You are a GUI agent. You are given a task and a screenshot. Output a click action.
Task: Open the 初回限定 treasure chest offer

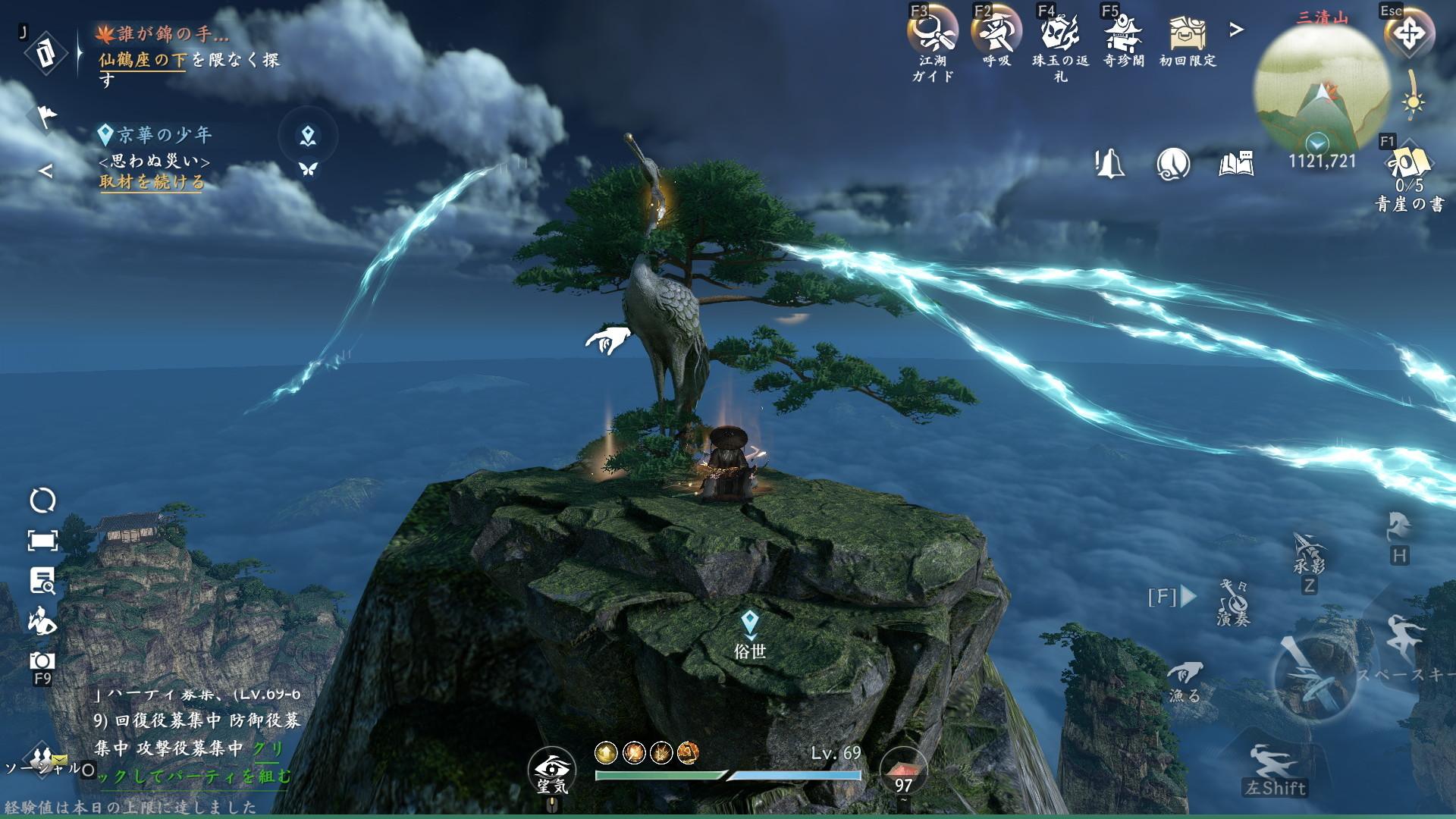[x=1187, y=34]
